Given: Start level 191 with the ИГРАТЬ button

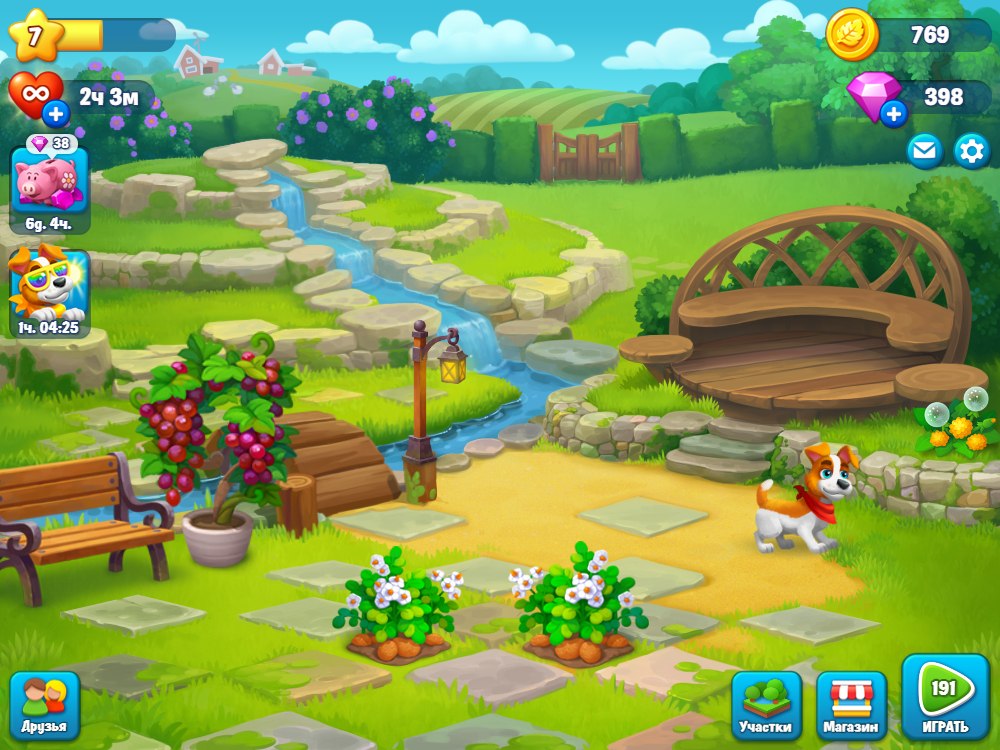Looking at the screenshot, I should click(945, 698).
